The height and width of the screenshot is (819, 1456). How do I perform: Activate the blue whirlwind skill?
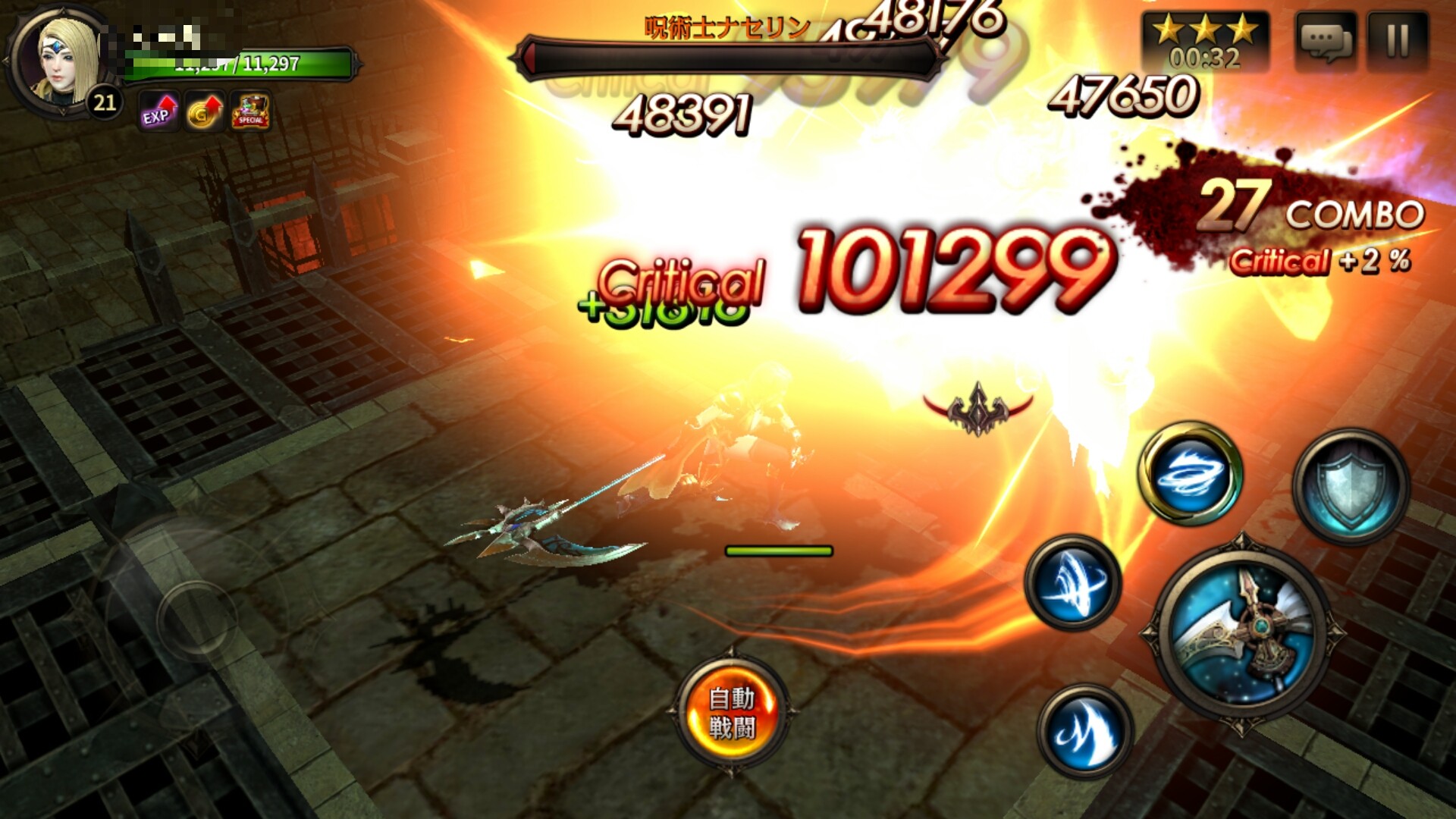(x=1191, y=474)
